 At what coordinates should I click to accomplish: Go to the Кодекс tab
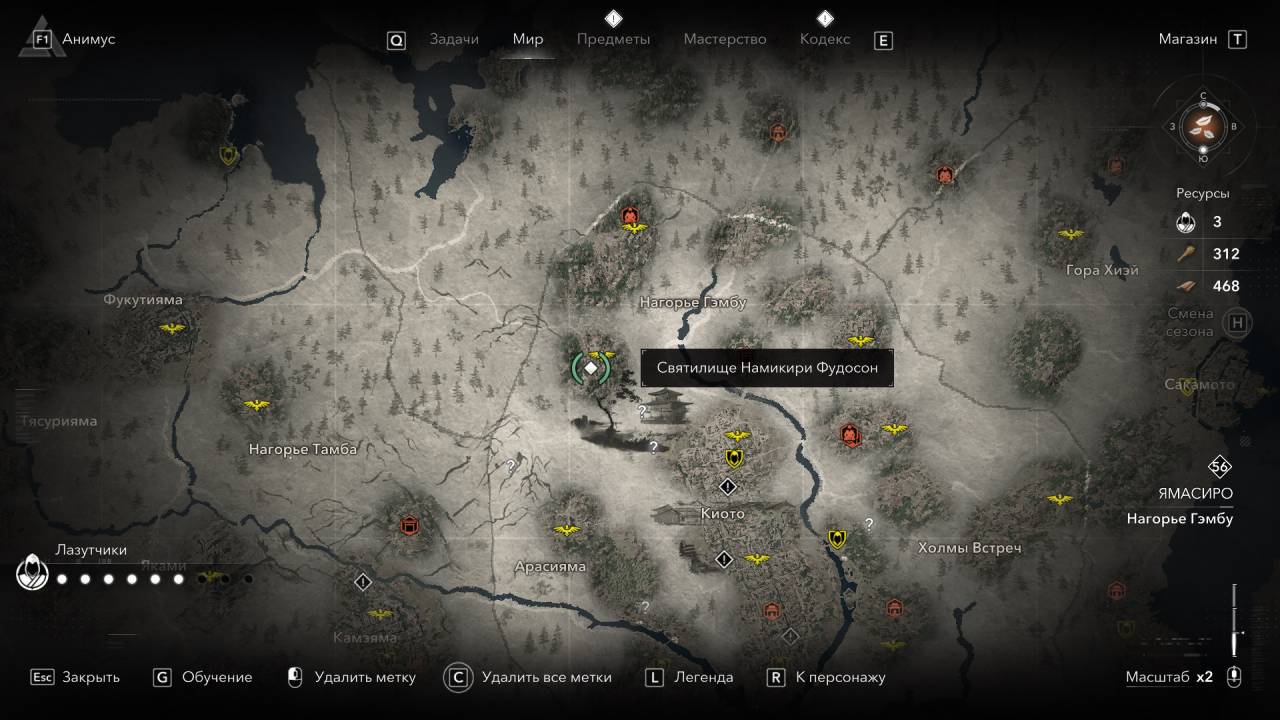(x=825, y=39)
